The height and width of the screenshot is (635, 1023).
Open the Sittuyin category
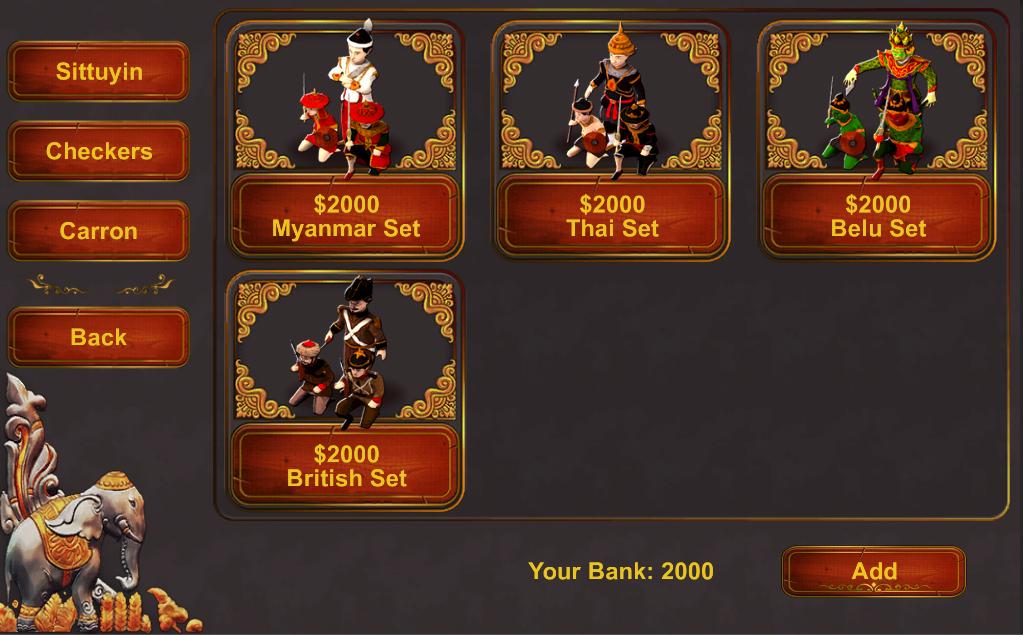click(x=98, y=72)
